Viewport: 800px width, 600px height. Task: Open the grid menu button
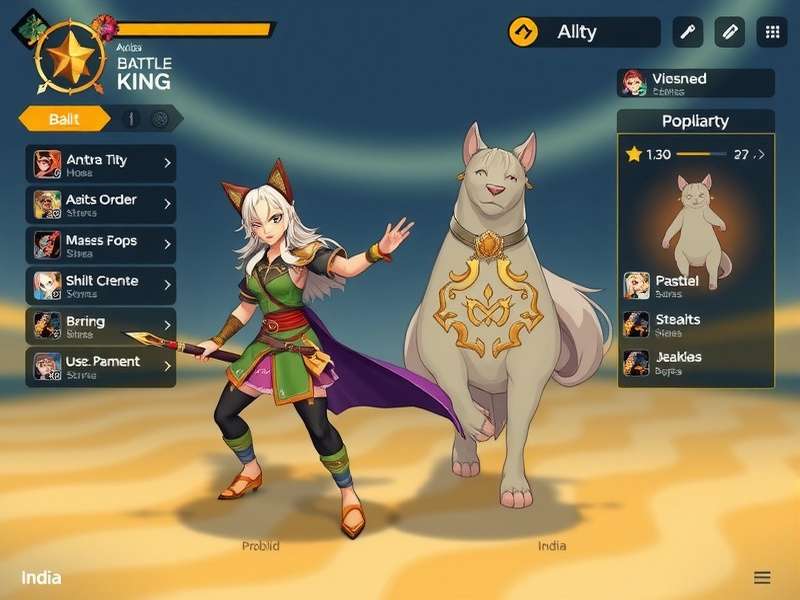point(772,32)
